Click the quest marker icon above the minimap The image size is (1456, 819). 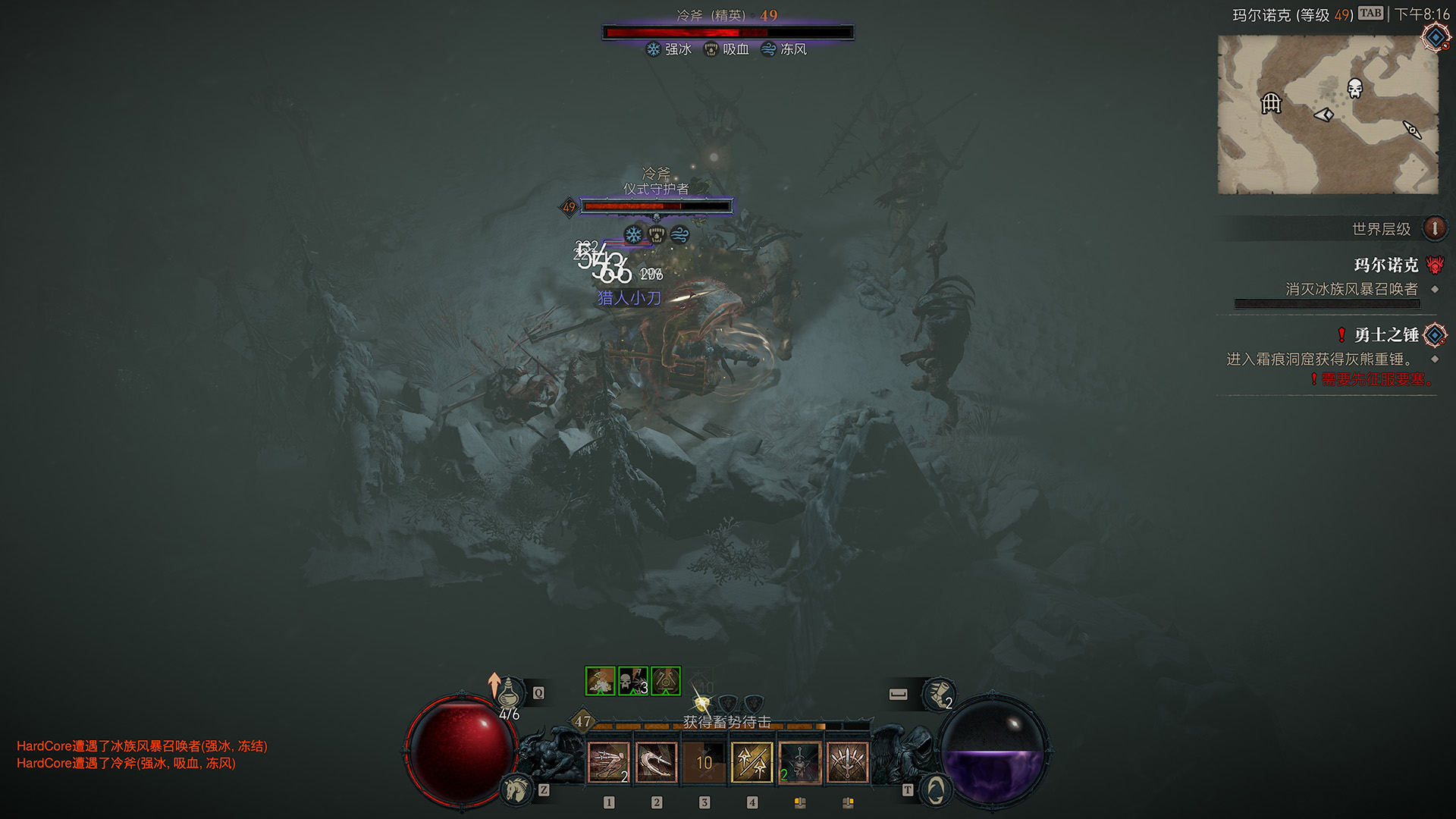coord(1436,36)
